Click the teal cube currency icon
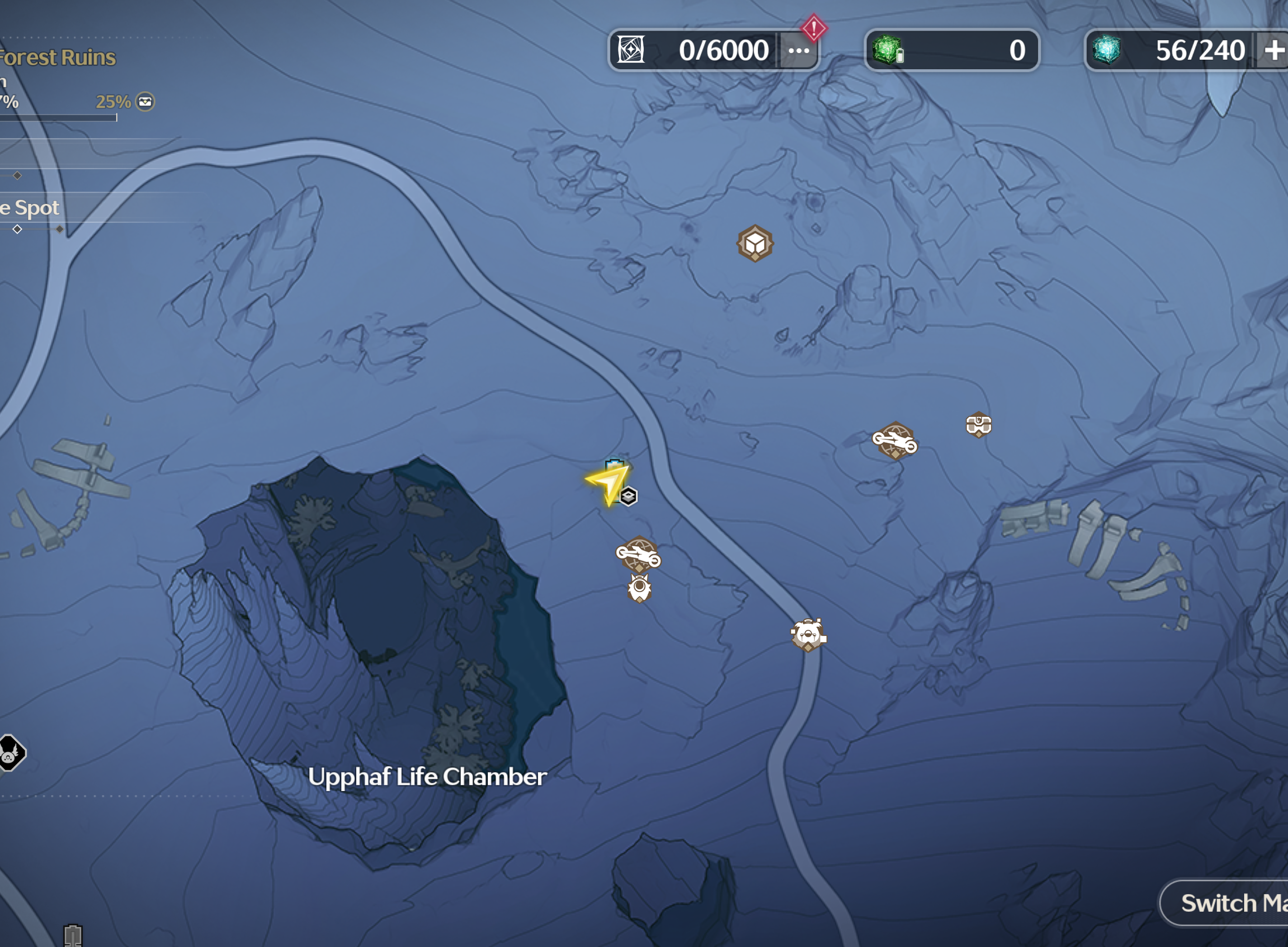The height and width of the screenshot is (947, 1288). [1106, 50]
